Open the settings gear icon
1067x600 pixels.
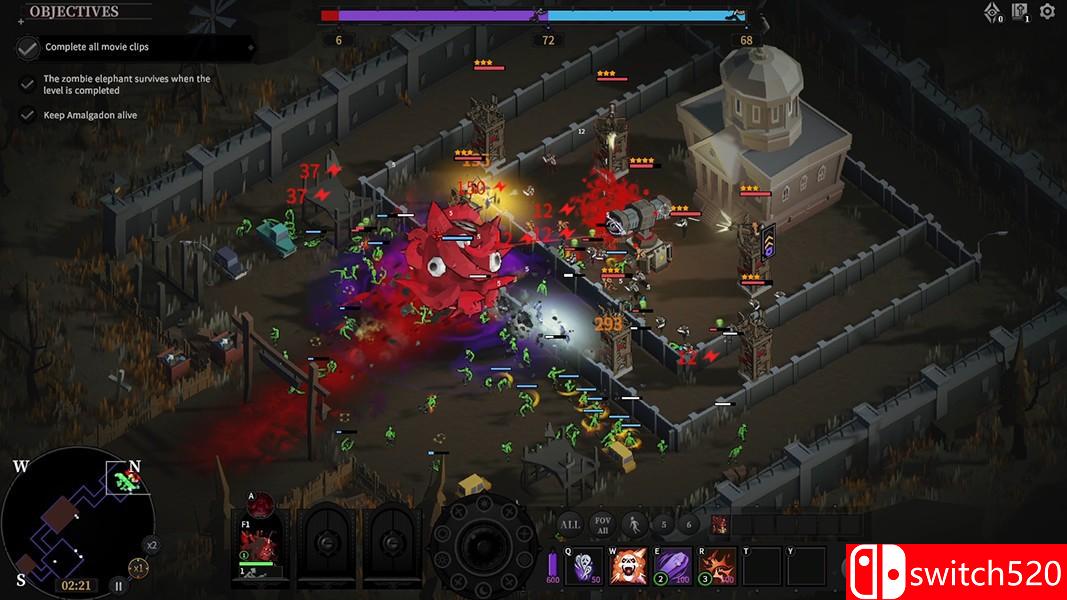click(1047, 12)
